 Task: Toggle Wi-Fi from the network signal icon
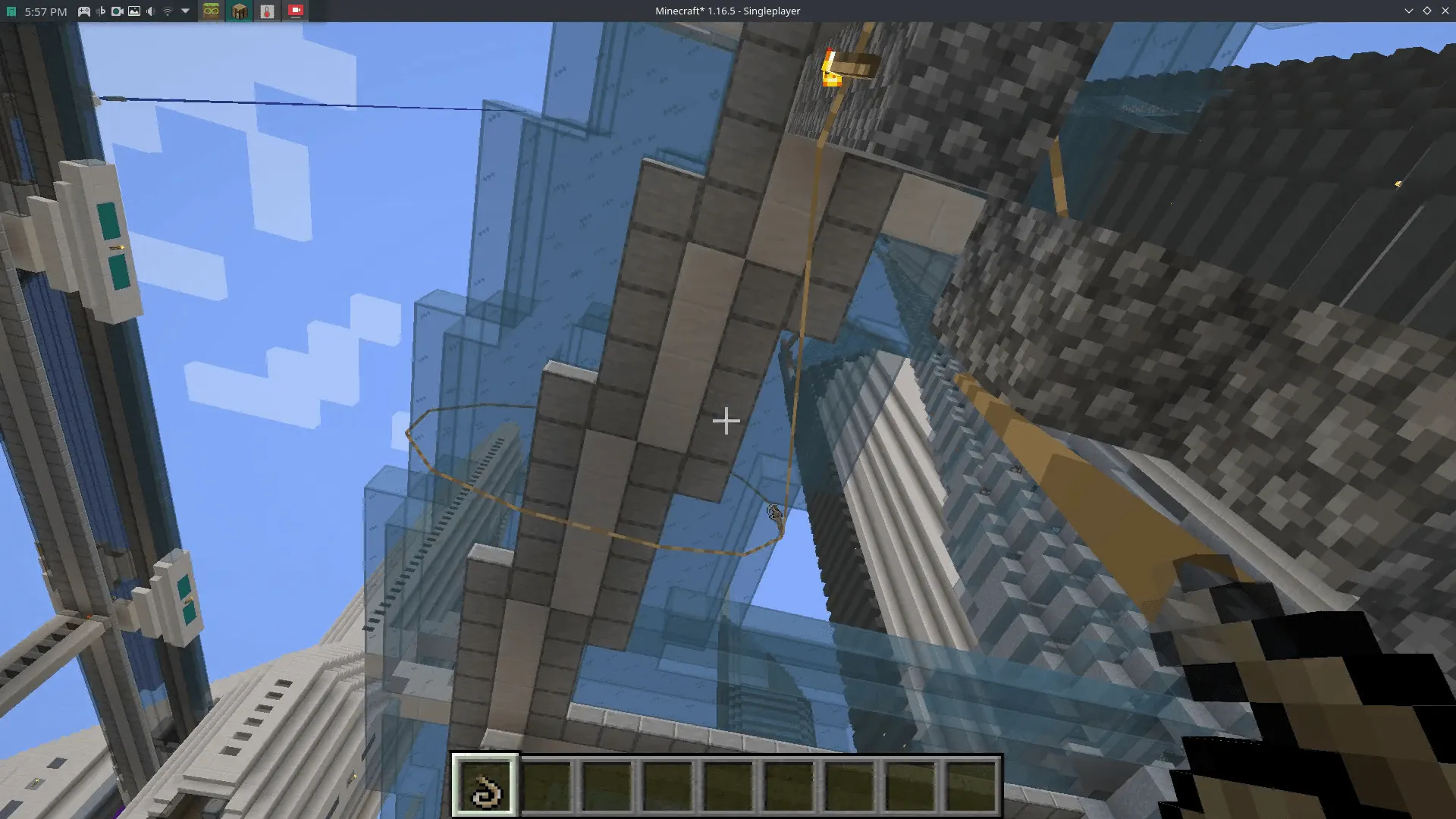(x=168, y=11)
